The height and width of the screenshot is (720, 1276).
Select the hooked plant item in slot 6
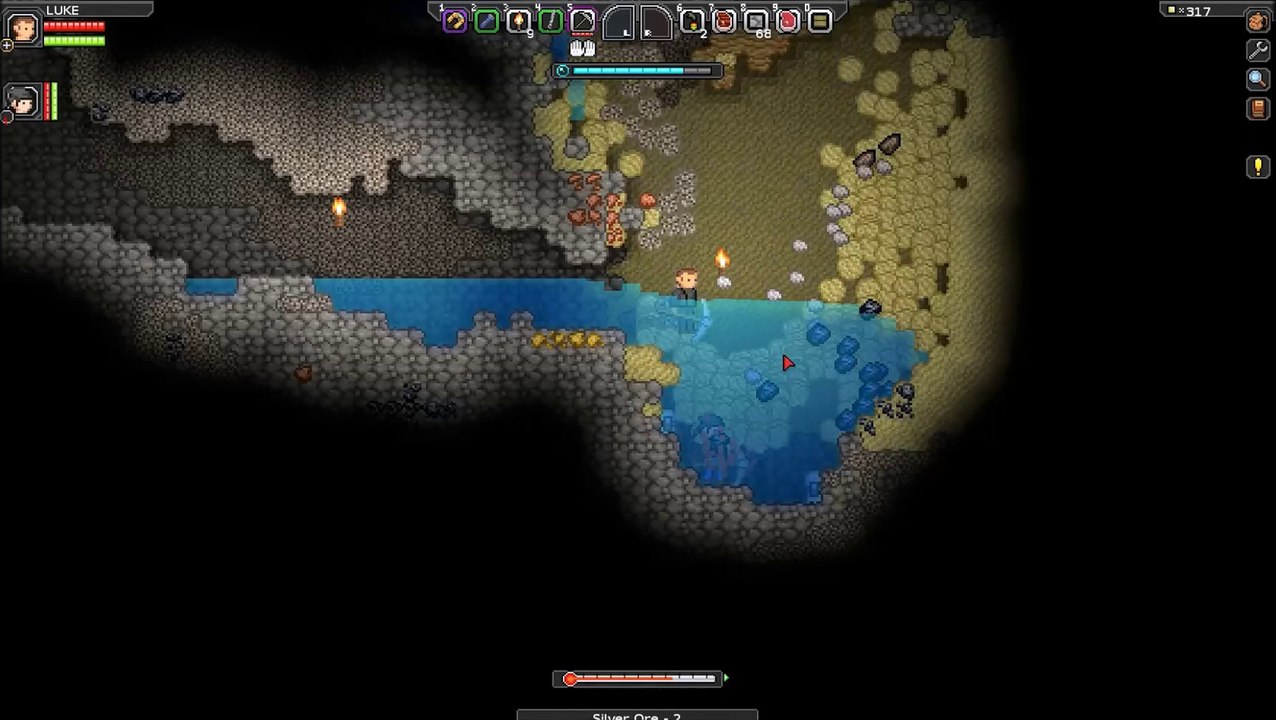coord(692,21)
